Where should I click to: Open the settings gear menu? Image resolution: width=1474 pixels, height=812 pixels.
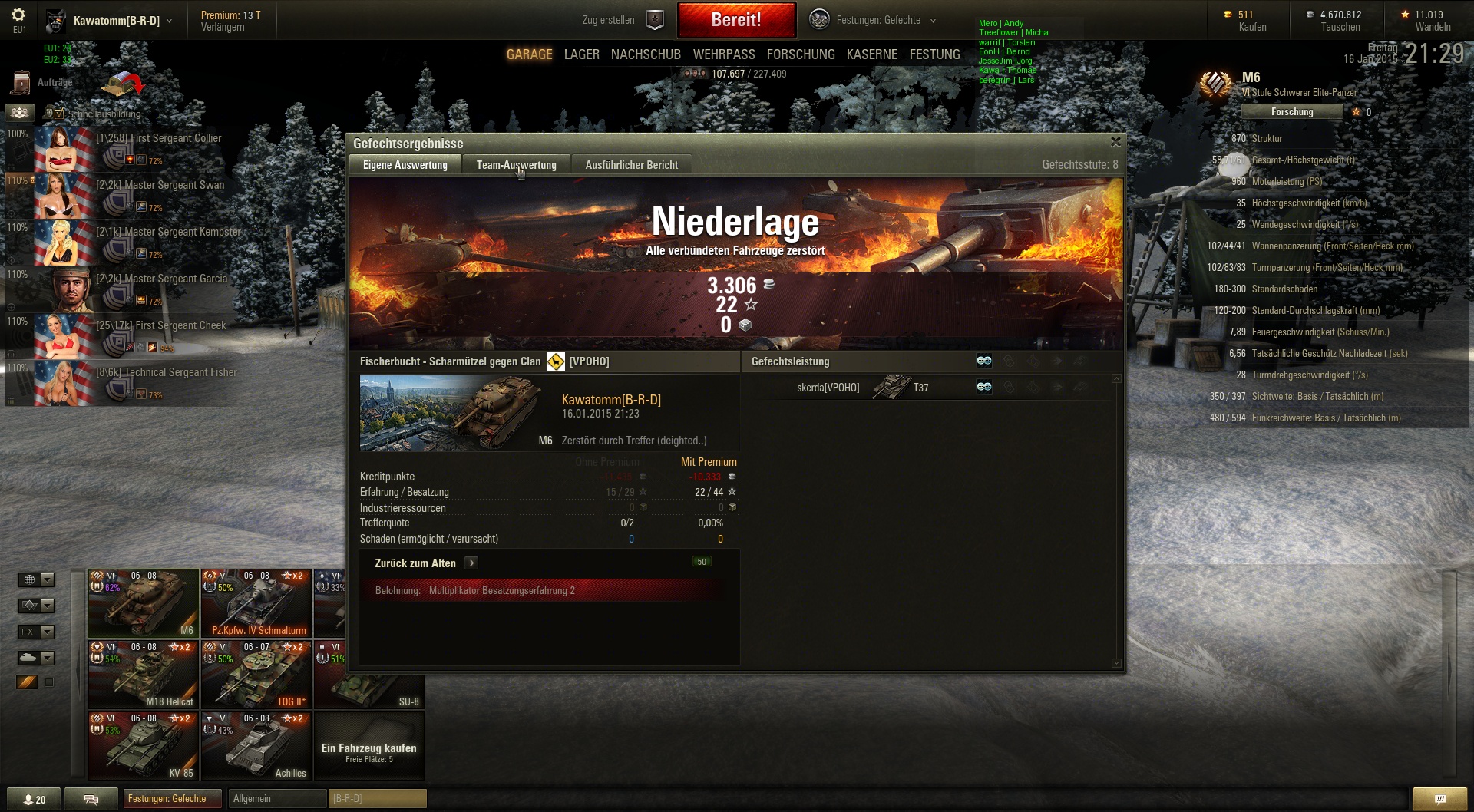(19, 15)
